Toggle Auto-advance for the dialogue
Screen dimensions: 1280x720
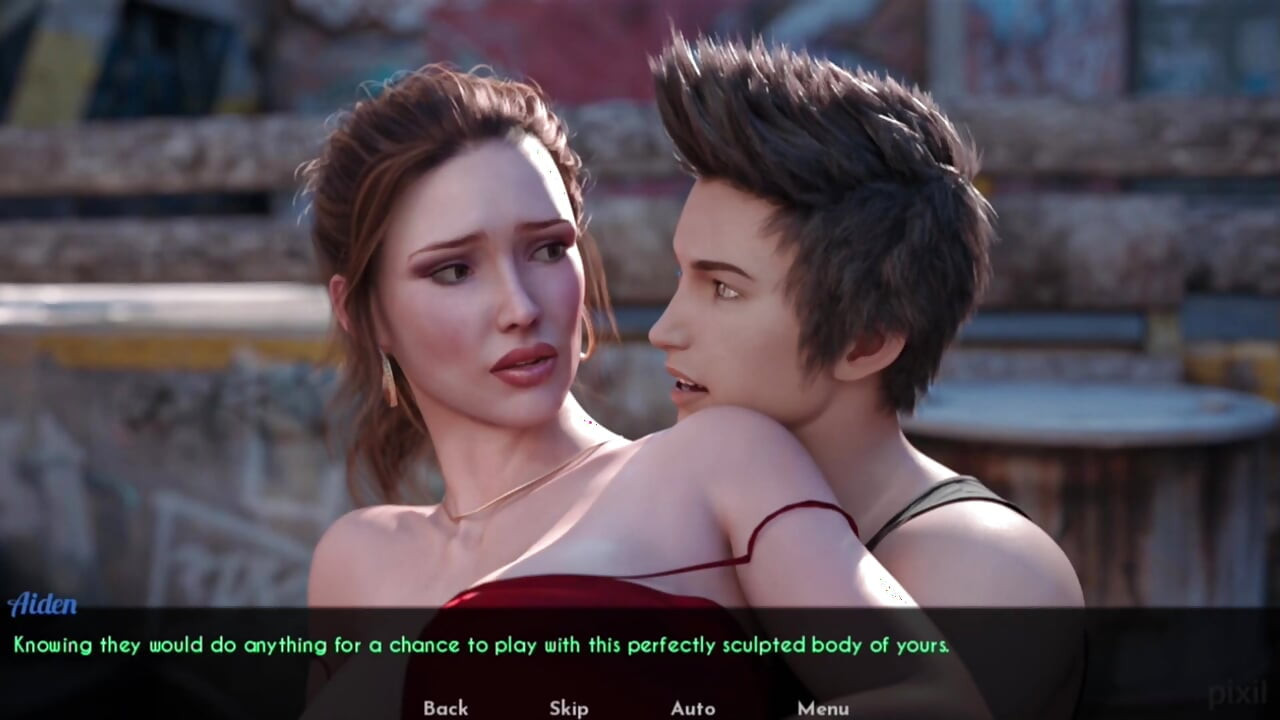(x=693, y=708)
